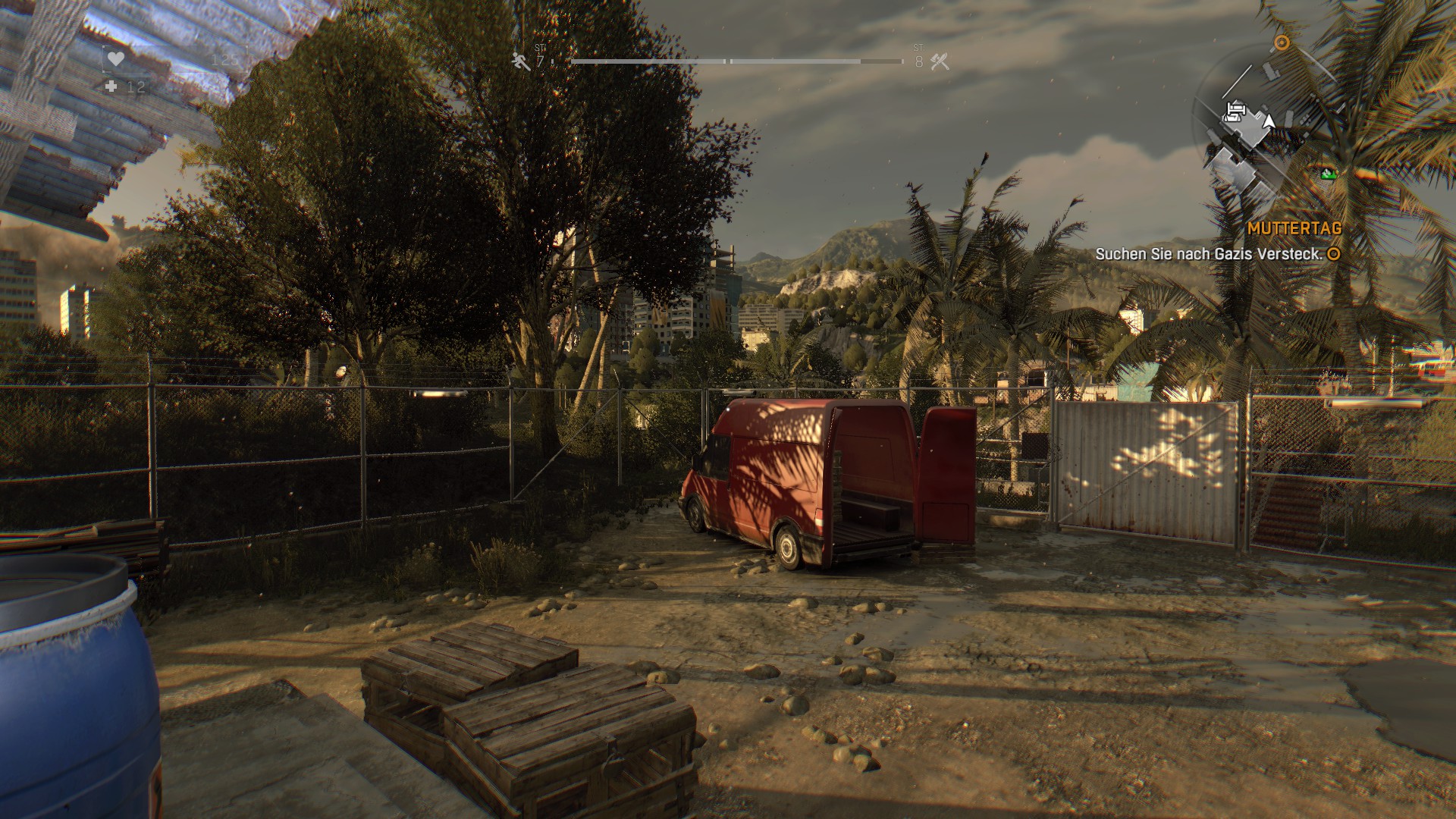The width and height of the screenshot is (1456, 819).
Task: Select the safe house bed marker on minimap
Action: pyautogui.click(x=1235, y=112)
